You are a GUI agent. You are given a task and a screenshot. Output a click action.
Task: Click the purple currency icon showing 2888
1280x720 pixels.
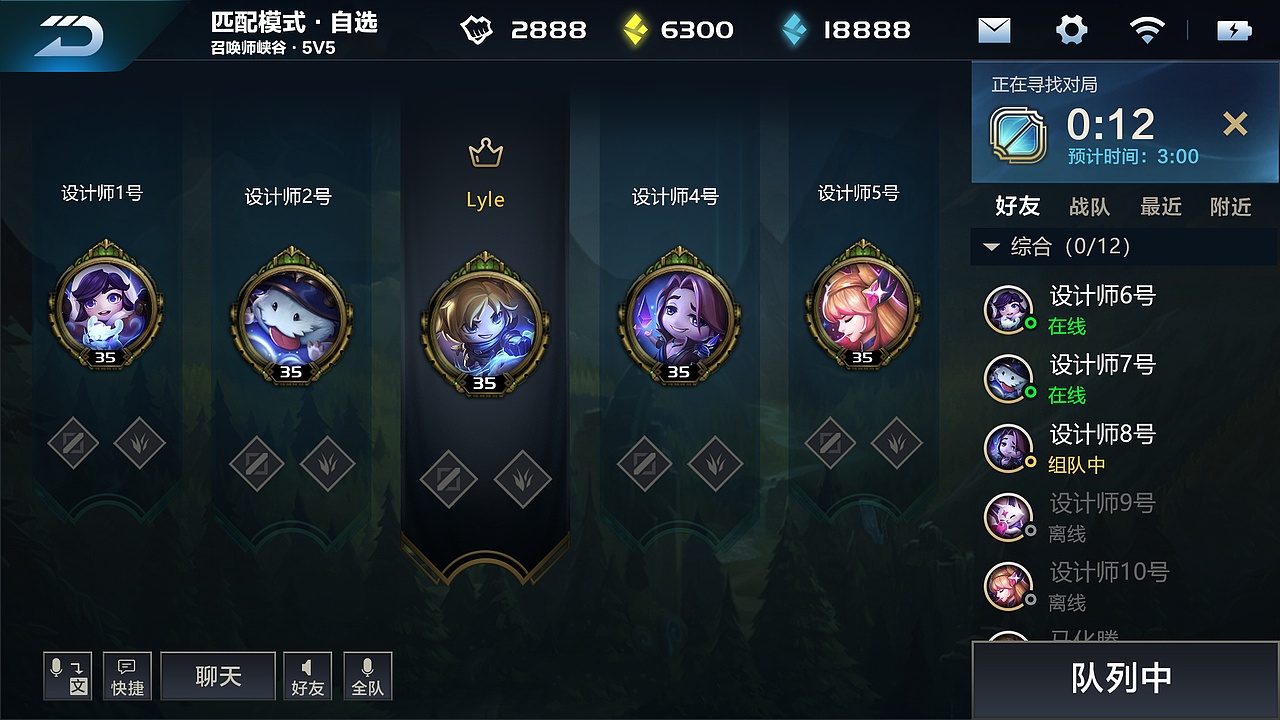pos(477,30)
